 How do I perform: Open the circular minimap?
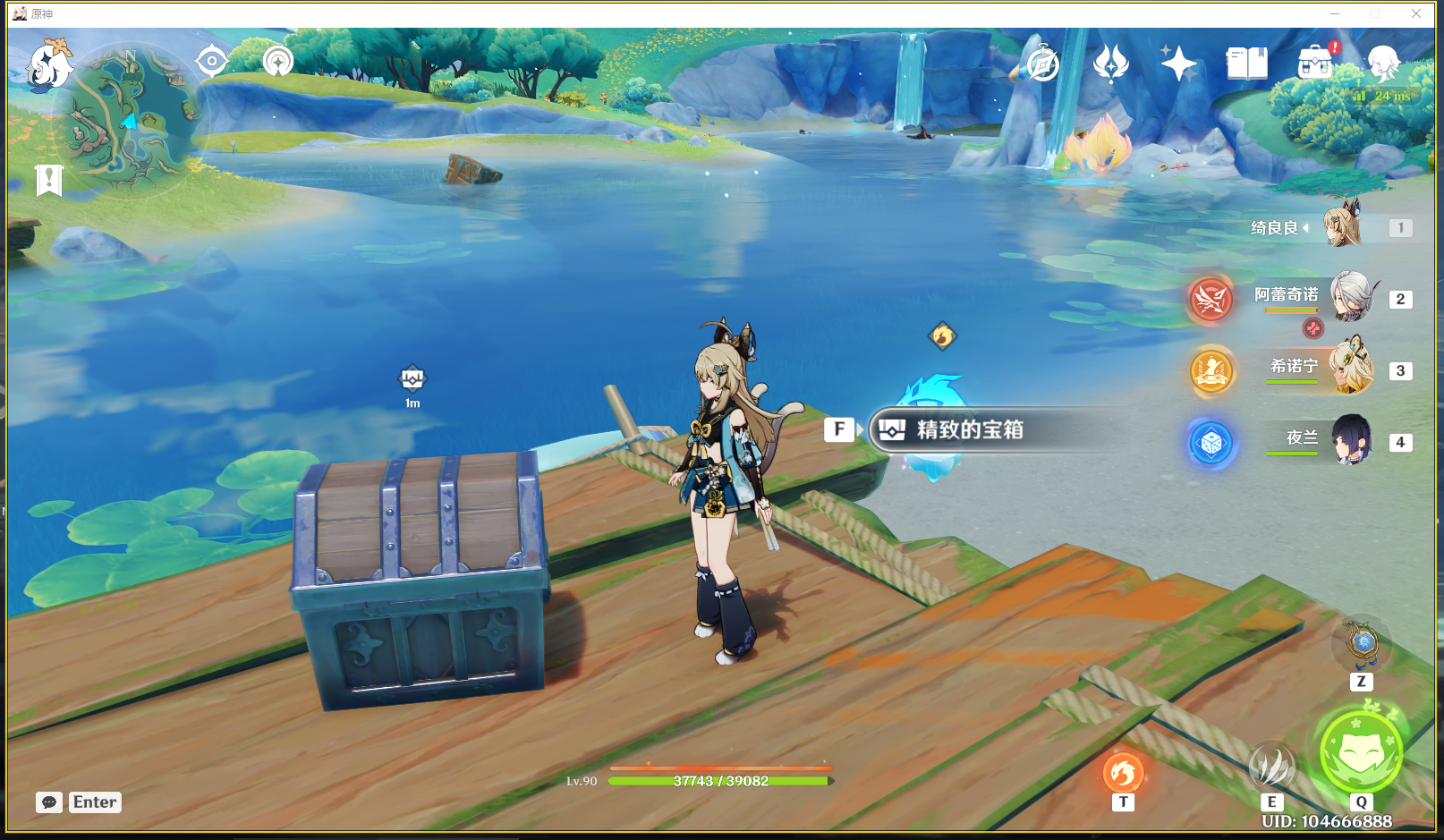(x=131, y=116)
